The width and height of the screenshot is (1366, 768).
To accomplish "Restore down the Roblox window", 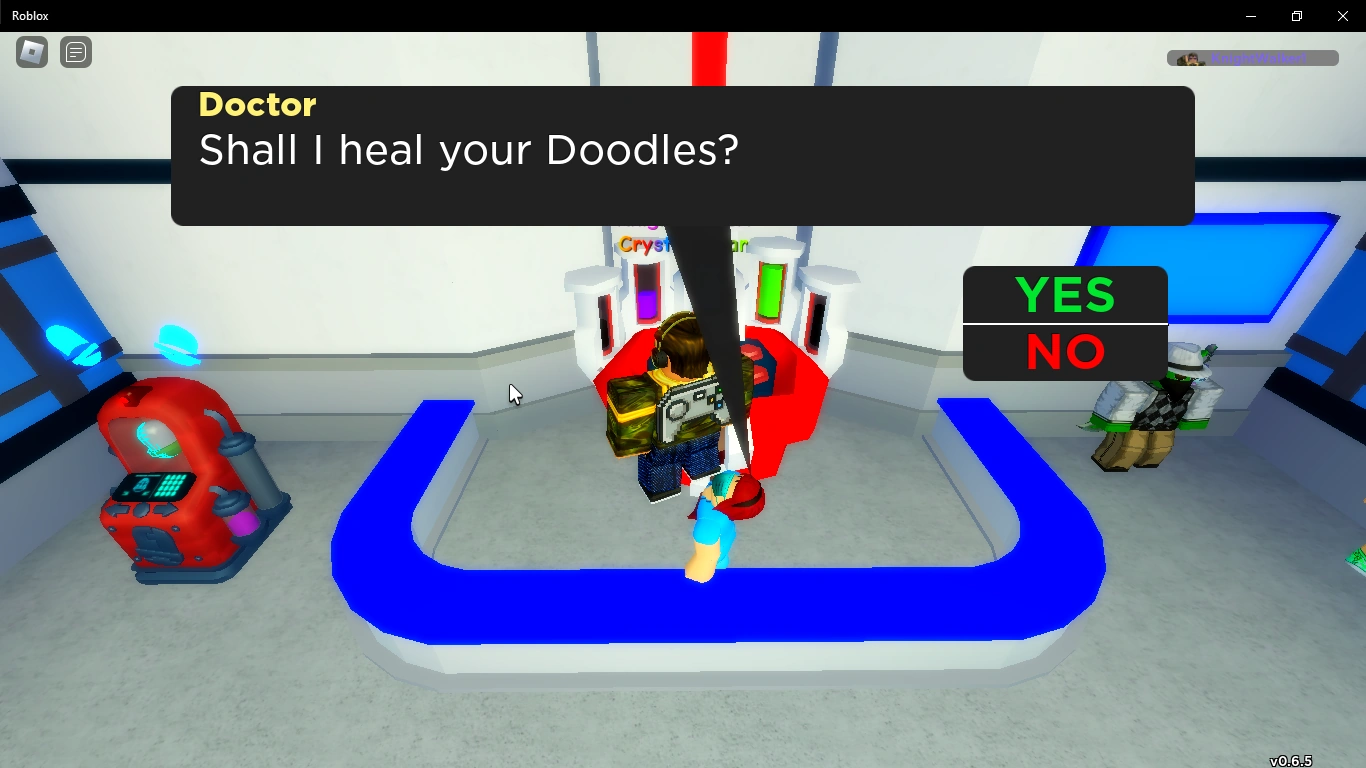I will pos(1296,16).
